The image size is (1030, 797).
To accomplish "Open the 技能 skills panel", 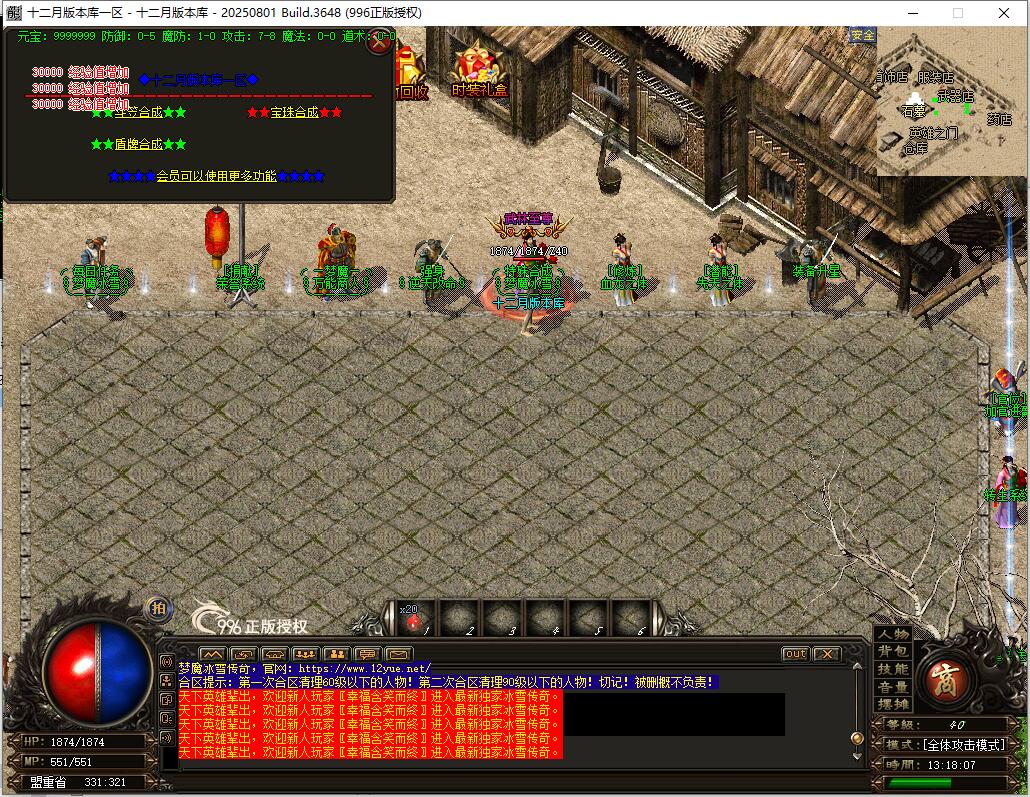I will 893,669.
